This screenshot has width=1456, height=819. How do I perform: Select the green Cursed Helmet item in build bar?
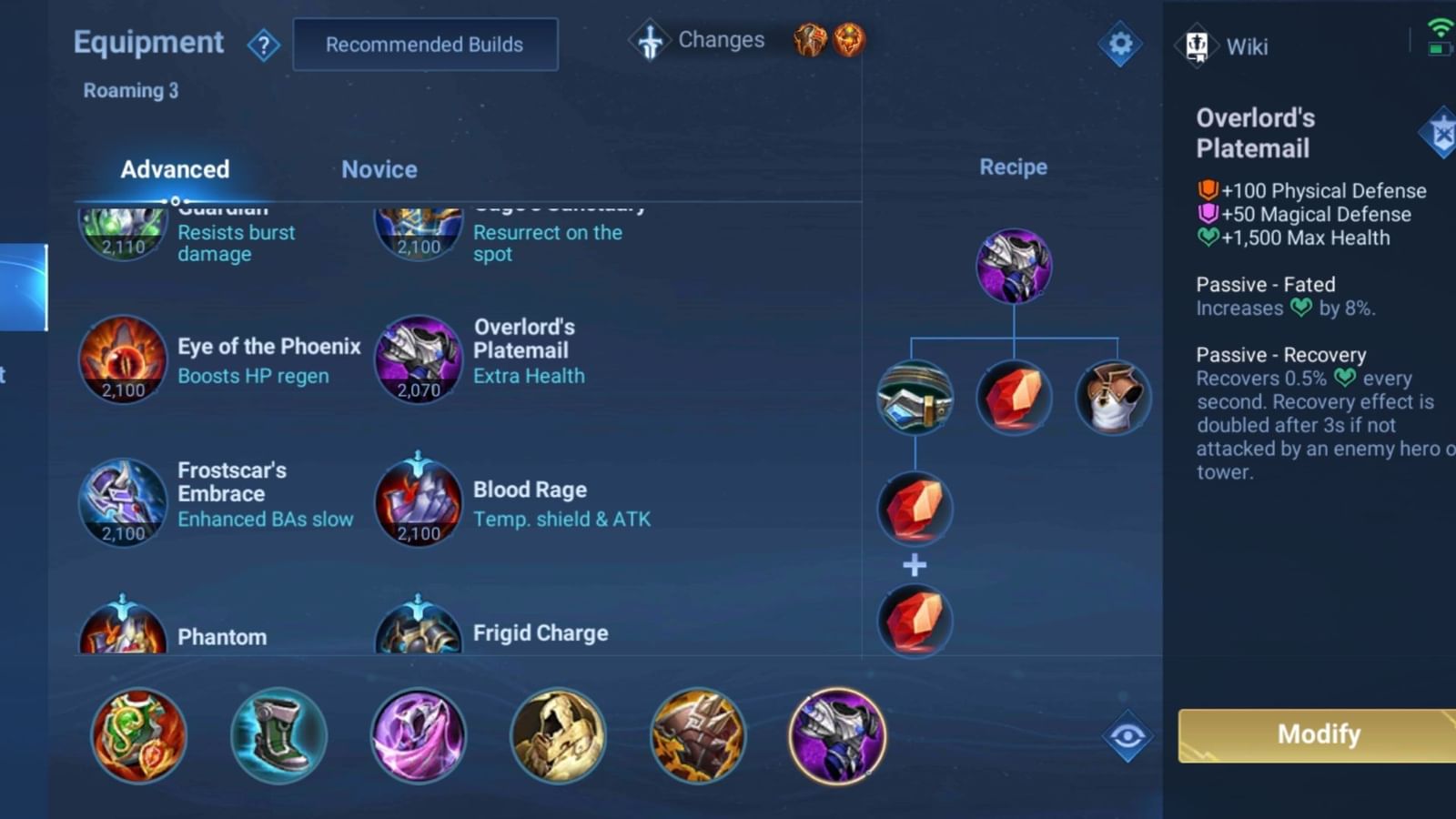coord(139,737)
